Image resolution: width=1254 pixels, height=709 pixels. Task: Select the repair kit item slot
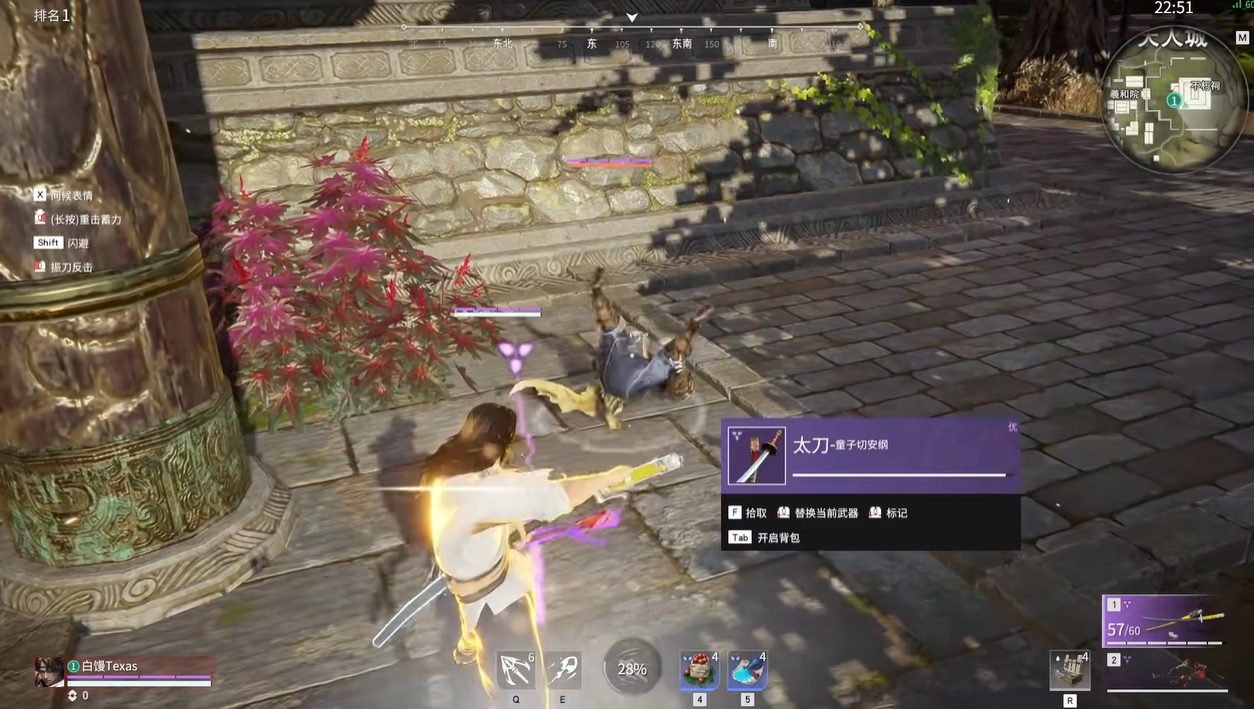(1069, 670)
